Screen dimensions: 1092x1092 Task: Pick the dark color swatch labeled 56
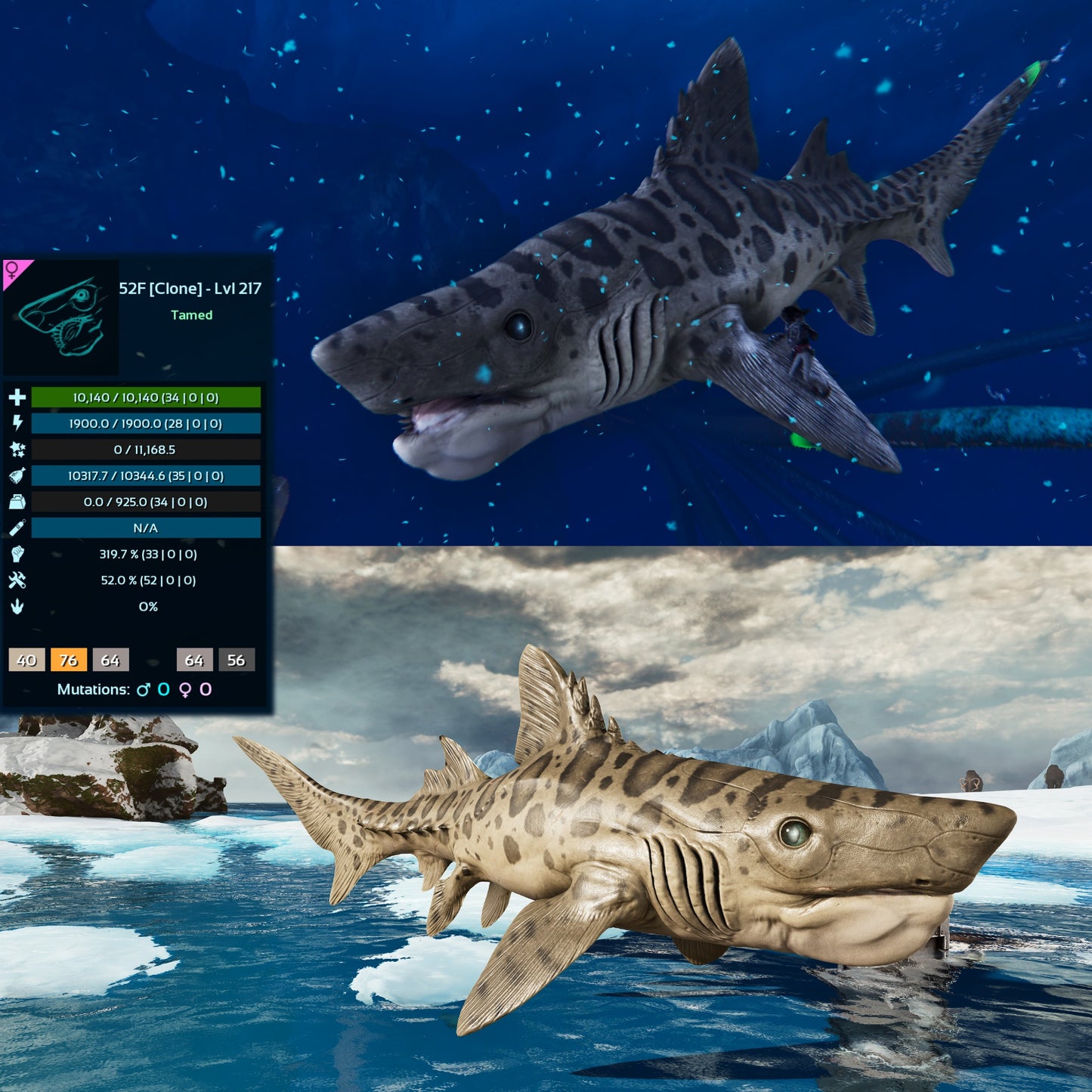pos(237,660)
